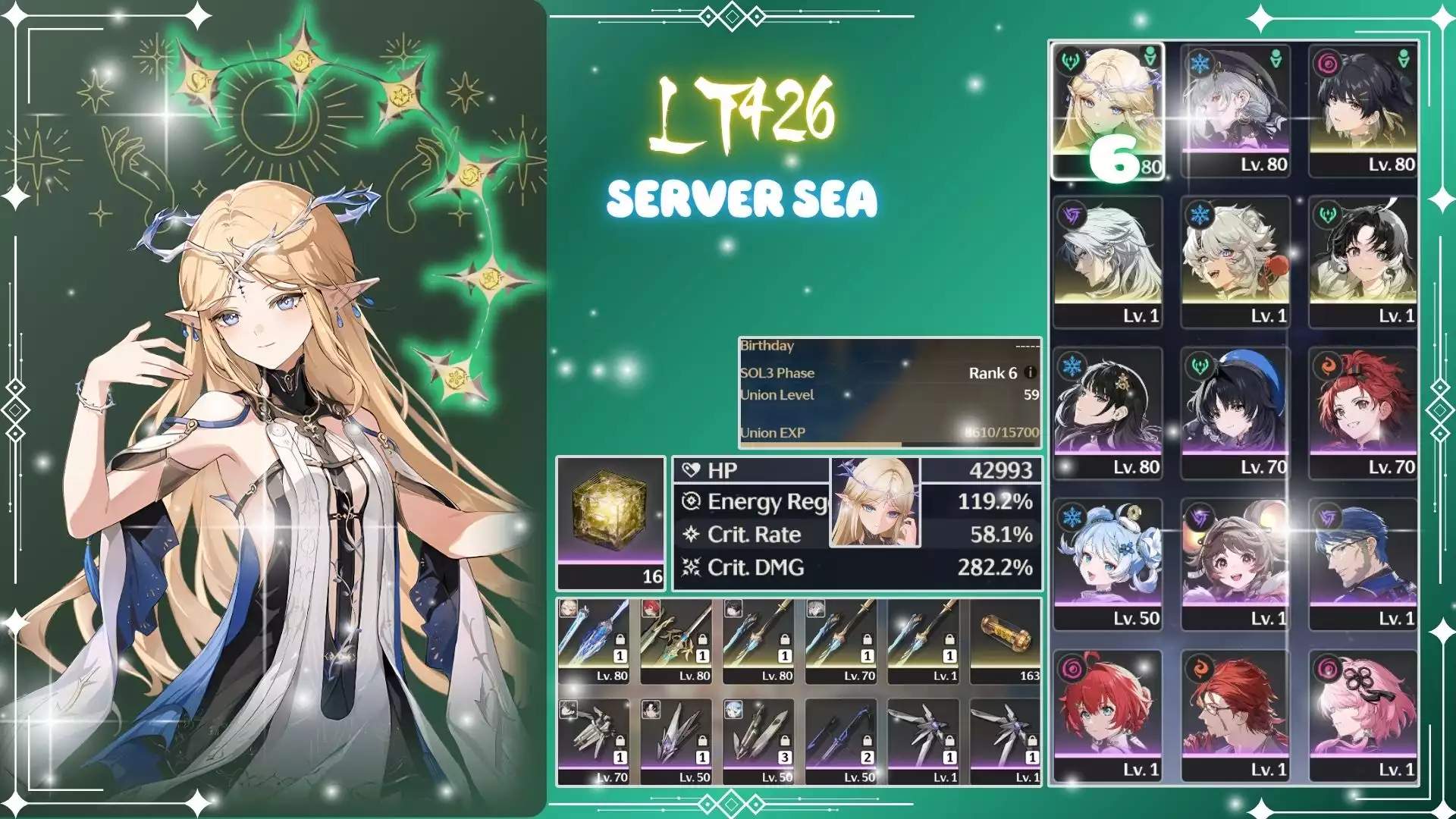
Task: Select the blonde elf character tile
Action: coord(1107,111)
